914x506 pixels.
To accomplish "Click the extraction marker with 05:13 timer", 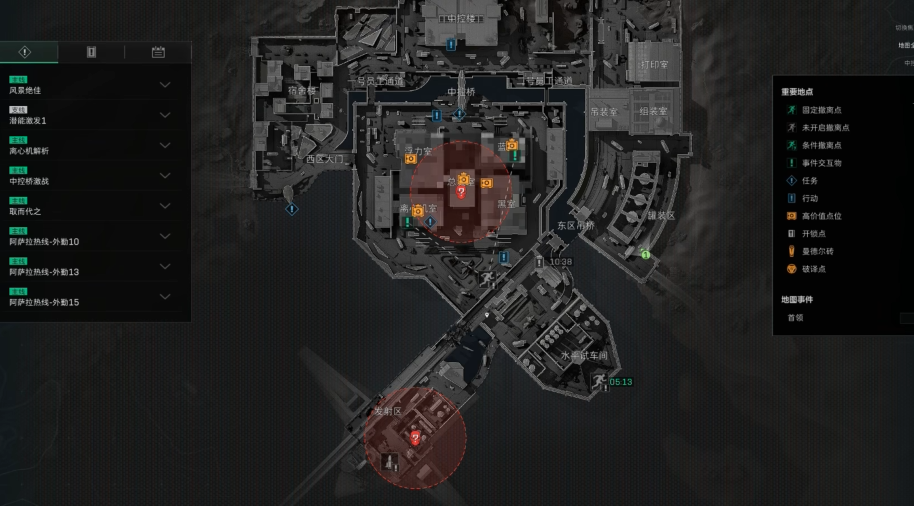I will point(599,381).
